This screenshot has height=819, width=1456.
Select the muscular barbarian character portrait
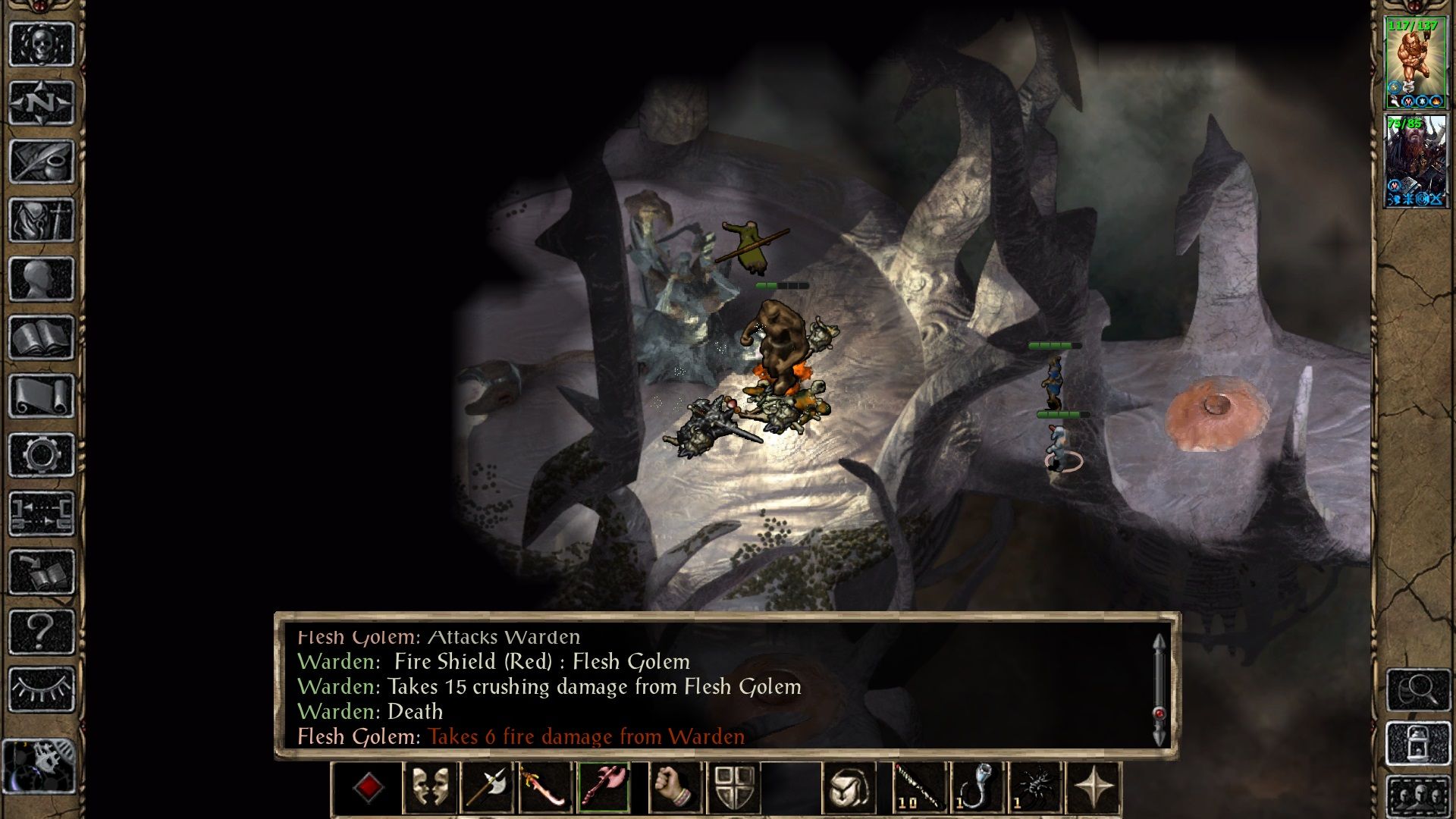[1415, 63]
